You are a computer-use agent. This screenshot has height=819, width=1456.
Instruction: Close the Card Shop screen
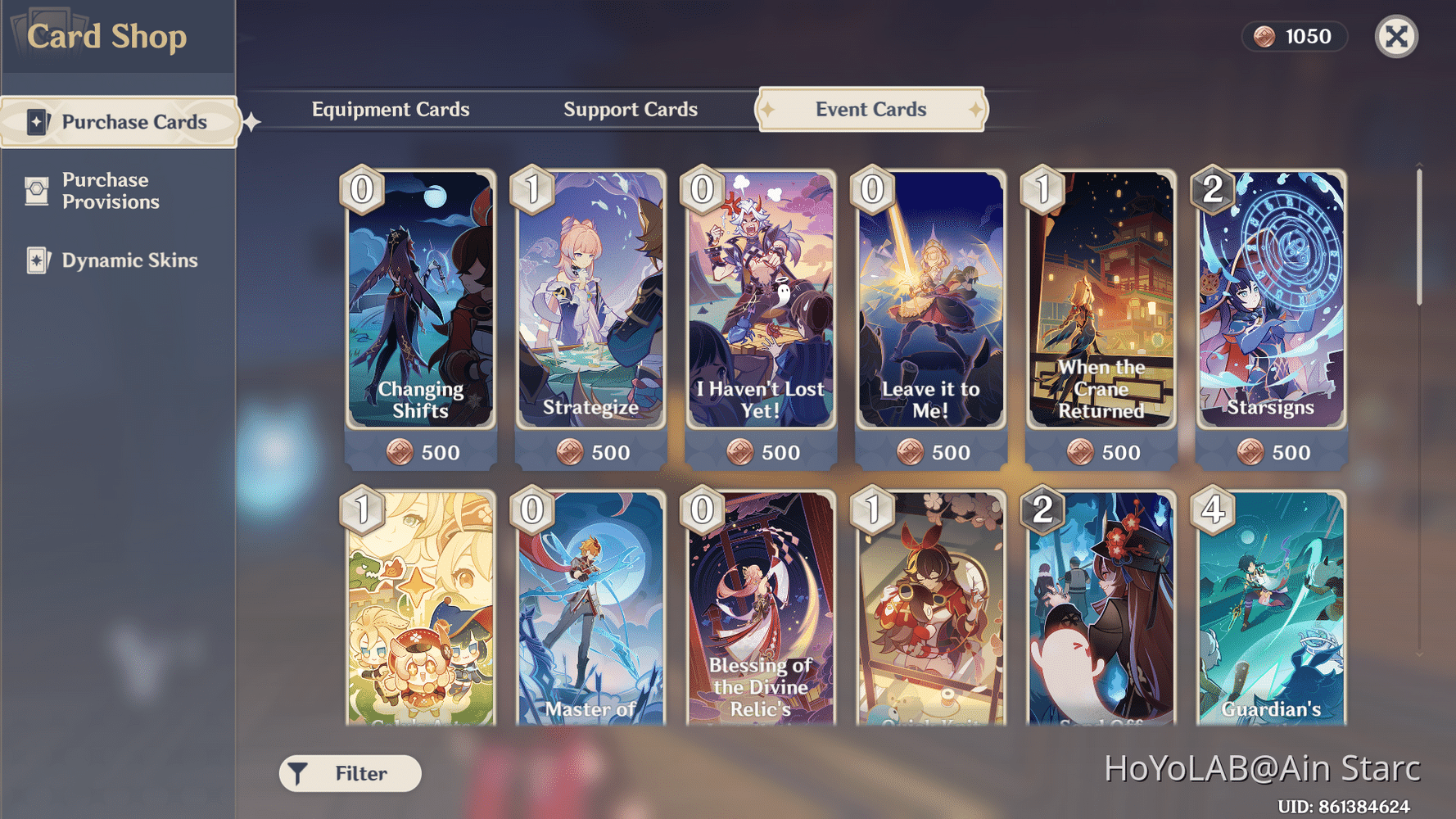point(1396,36)
